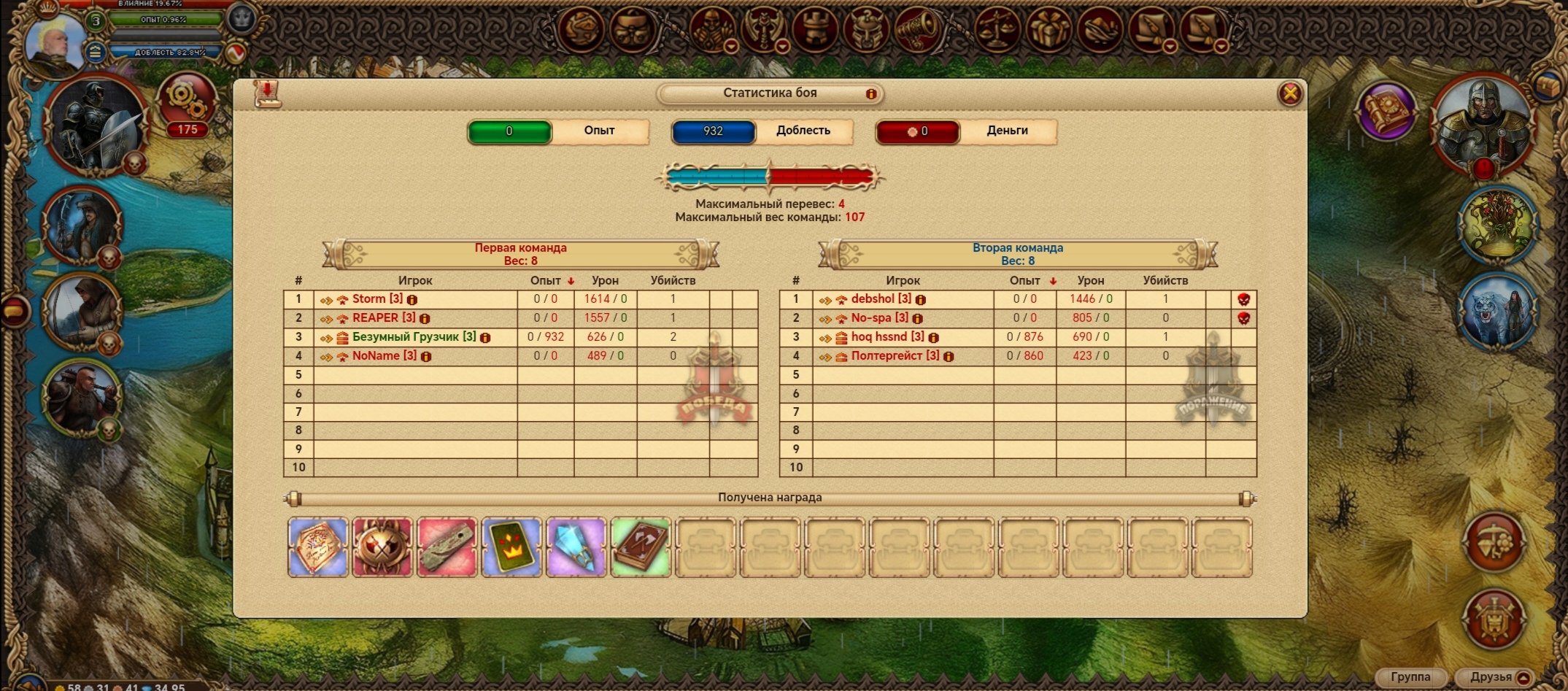
Task: Select the crossed-axes medallion reward
Action: coord(382,547)
